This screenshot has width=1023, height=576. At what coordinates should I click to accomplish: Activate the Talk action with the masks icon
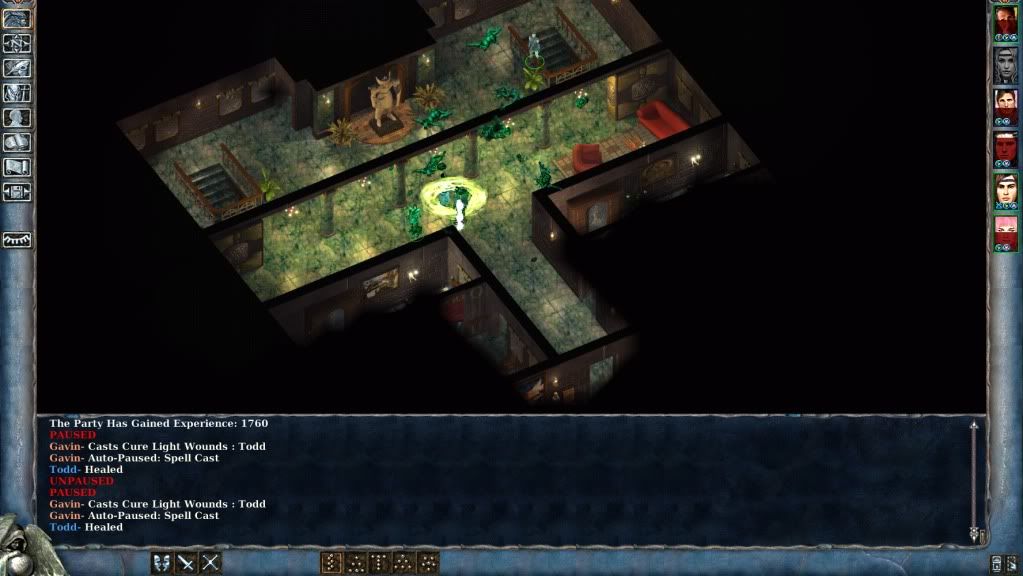coord(162,563)
